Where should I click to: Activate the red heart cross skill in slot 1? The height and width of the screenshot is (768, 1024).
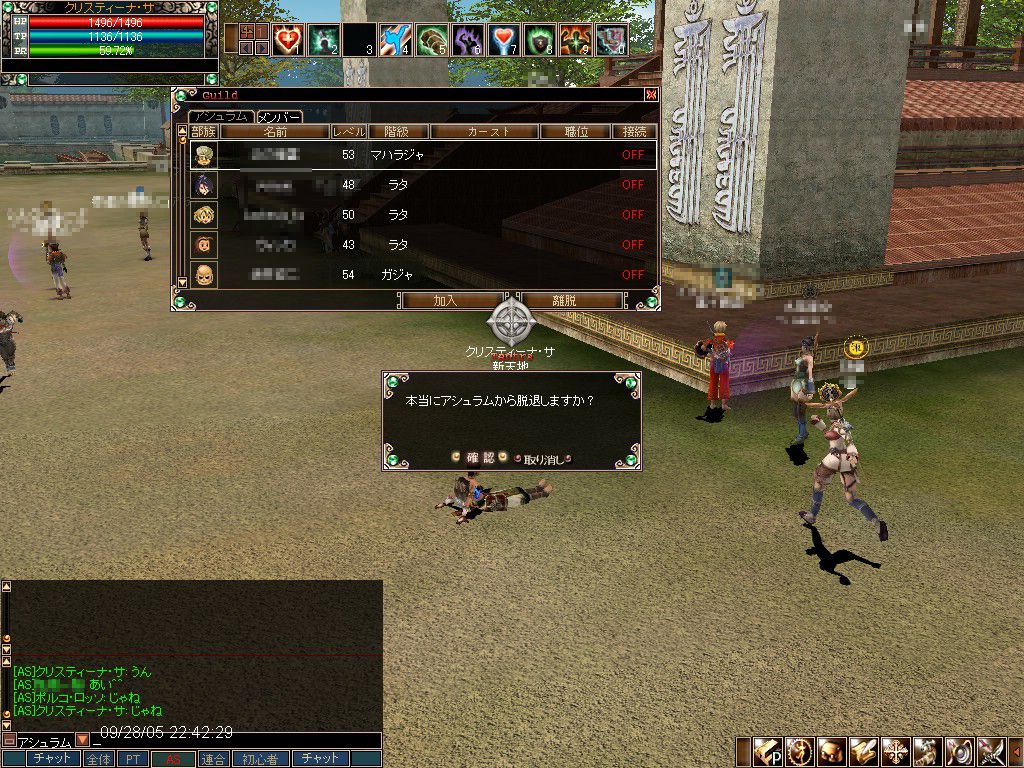[x=288, y=40]
